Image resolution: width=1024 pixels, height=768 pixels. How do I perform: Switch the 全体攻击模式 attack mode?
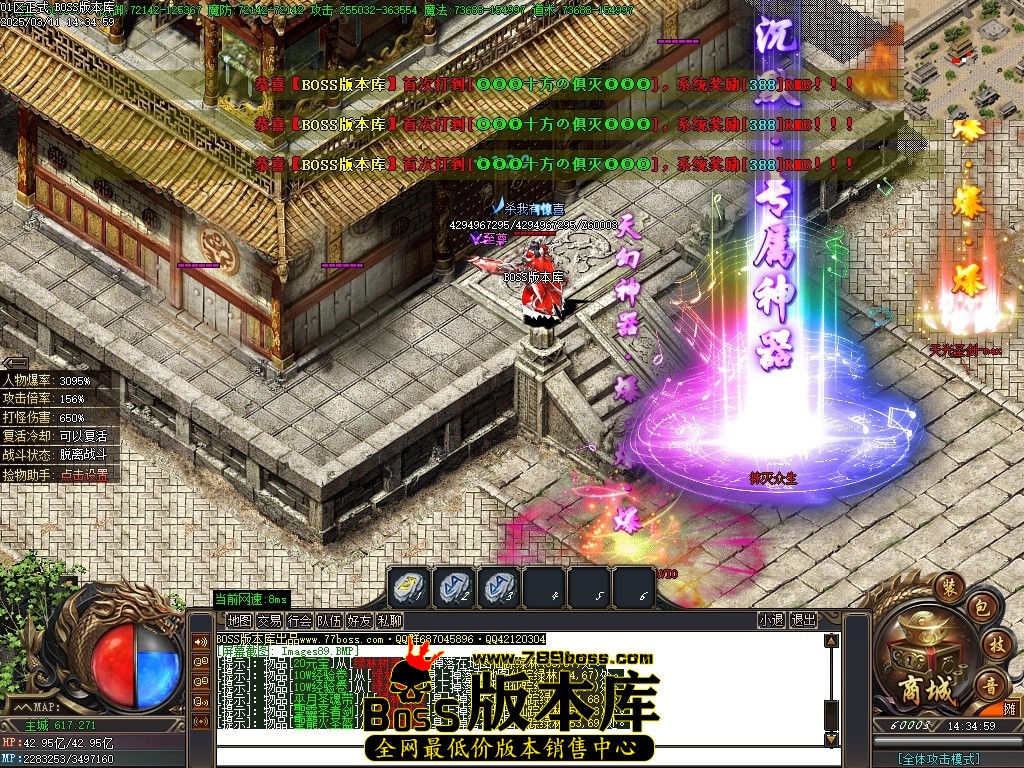coord(938,759)
